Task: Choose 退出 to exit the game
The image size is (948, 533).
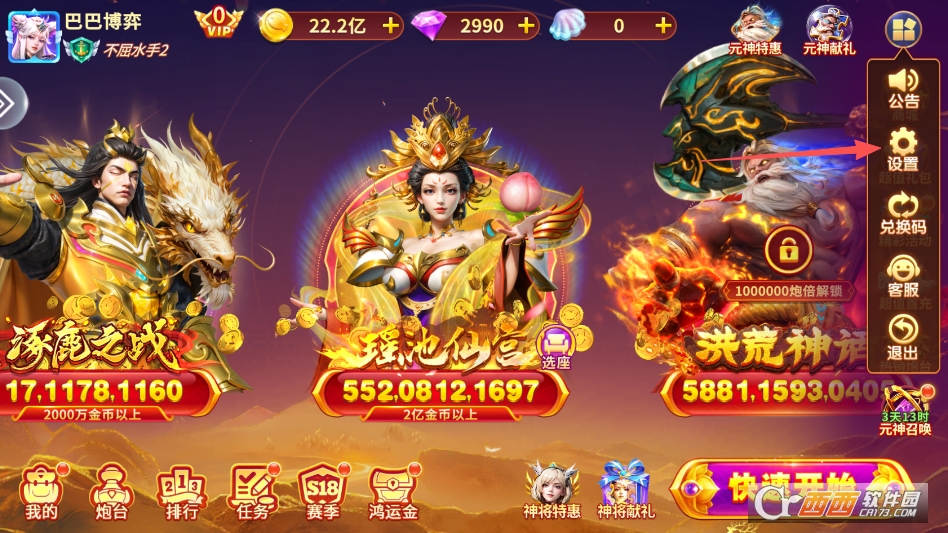Action: 902,338
